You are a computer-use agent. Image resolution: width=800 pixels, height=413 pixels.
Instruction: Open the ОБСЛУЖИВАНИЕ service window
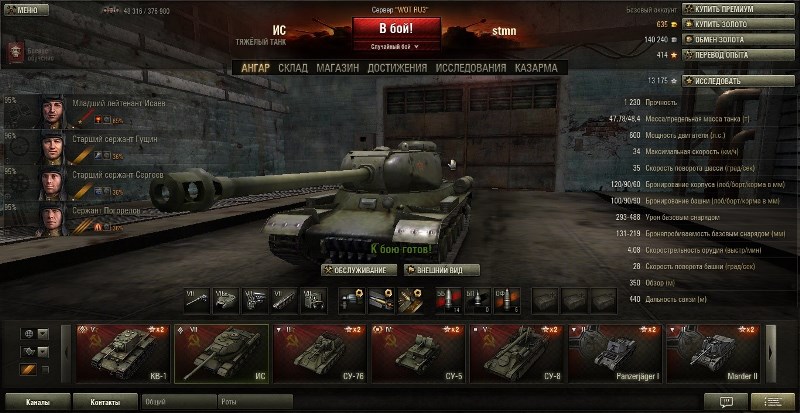(x=359, y=270)
